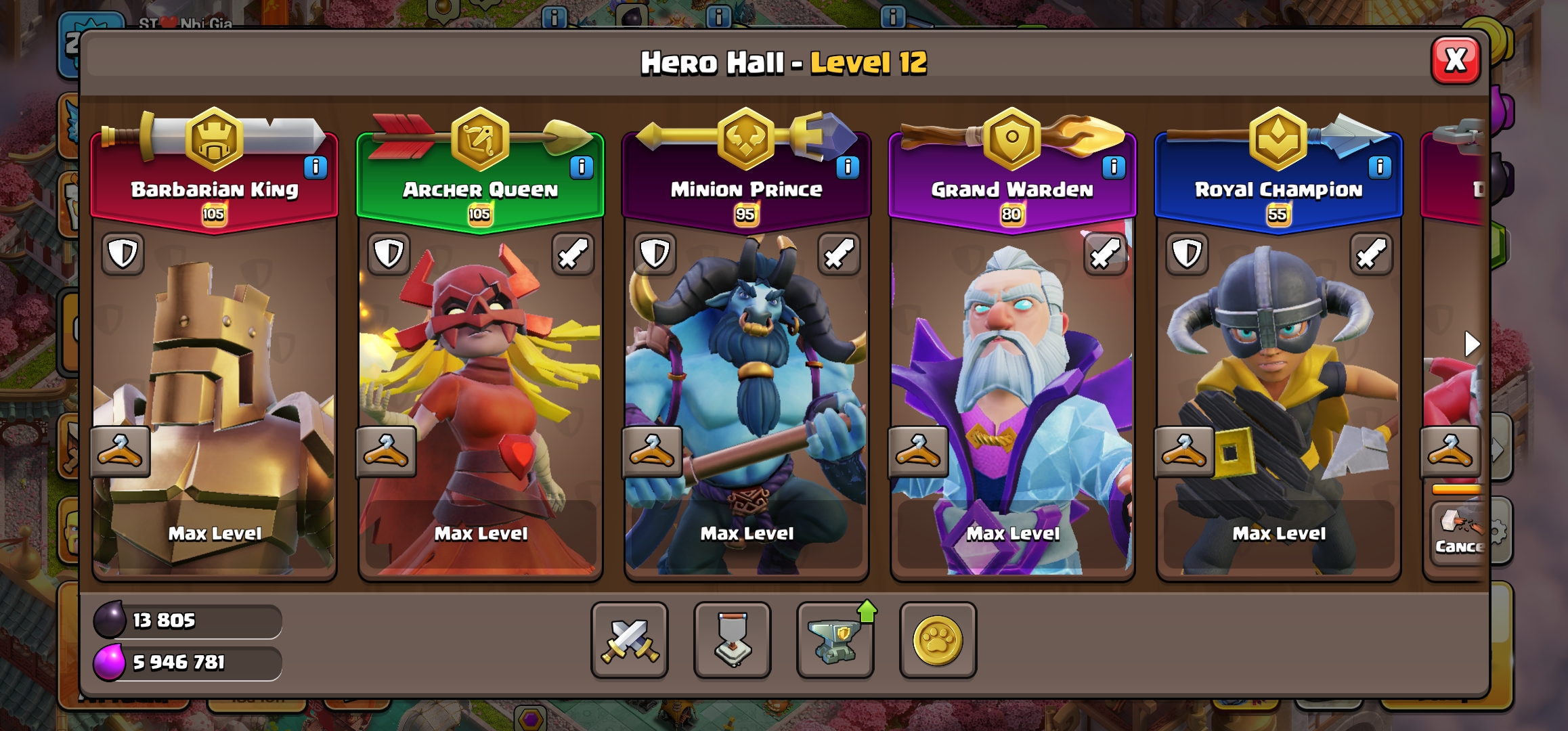Change Archer Queen skin via hanger button
This screenshot has width=1568, height=731.
386,451
